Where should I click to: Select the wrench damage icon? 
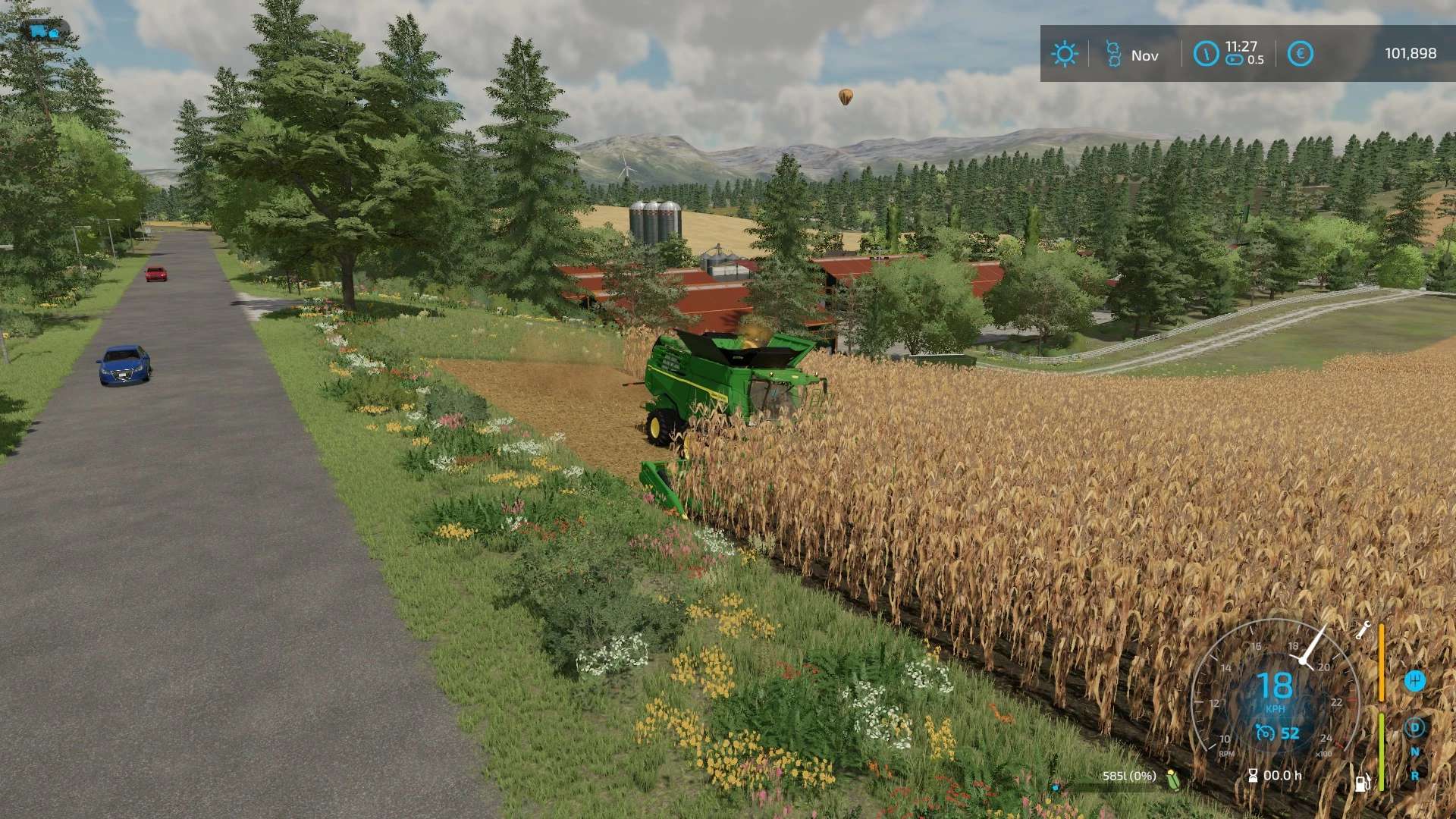pyautogui.click(x=1362, y=630)
